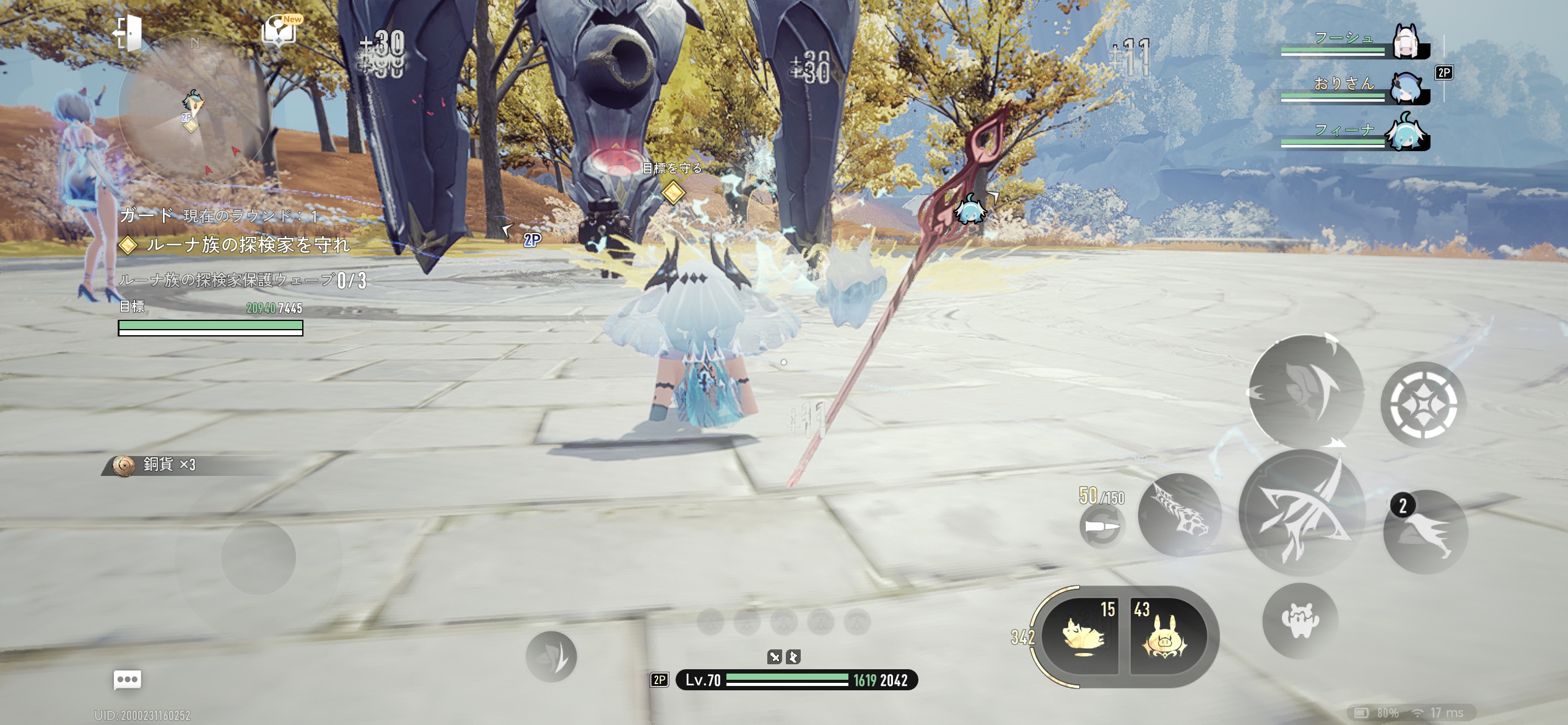Open the chat speech bubble

[x=128, y=680]
